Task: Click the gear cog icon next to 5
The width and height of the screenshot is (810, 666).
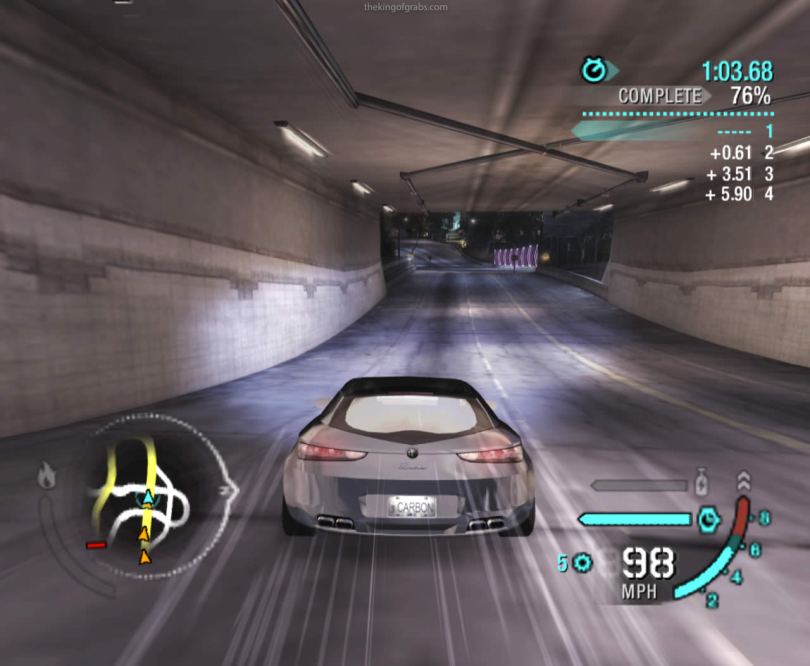Action: [x=582, y=563]
